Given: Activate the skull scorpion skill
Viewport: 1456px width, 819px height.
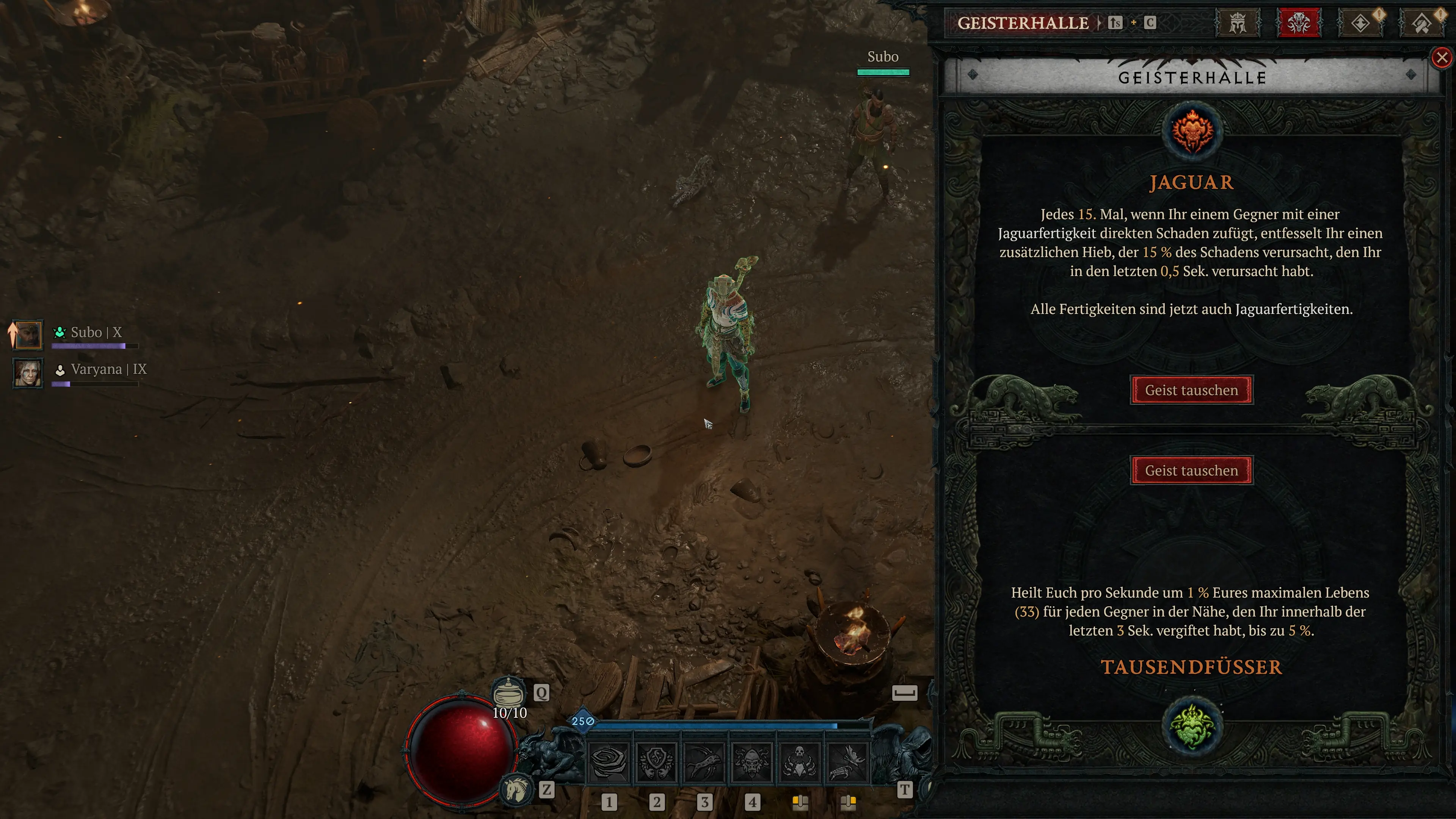Looking at the screenshot, I should (799, 763).
